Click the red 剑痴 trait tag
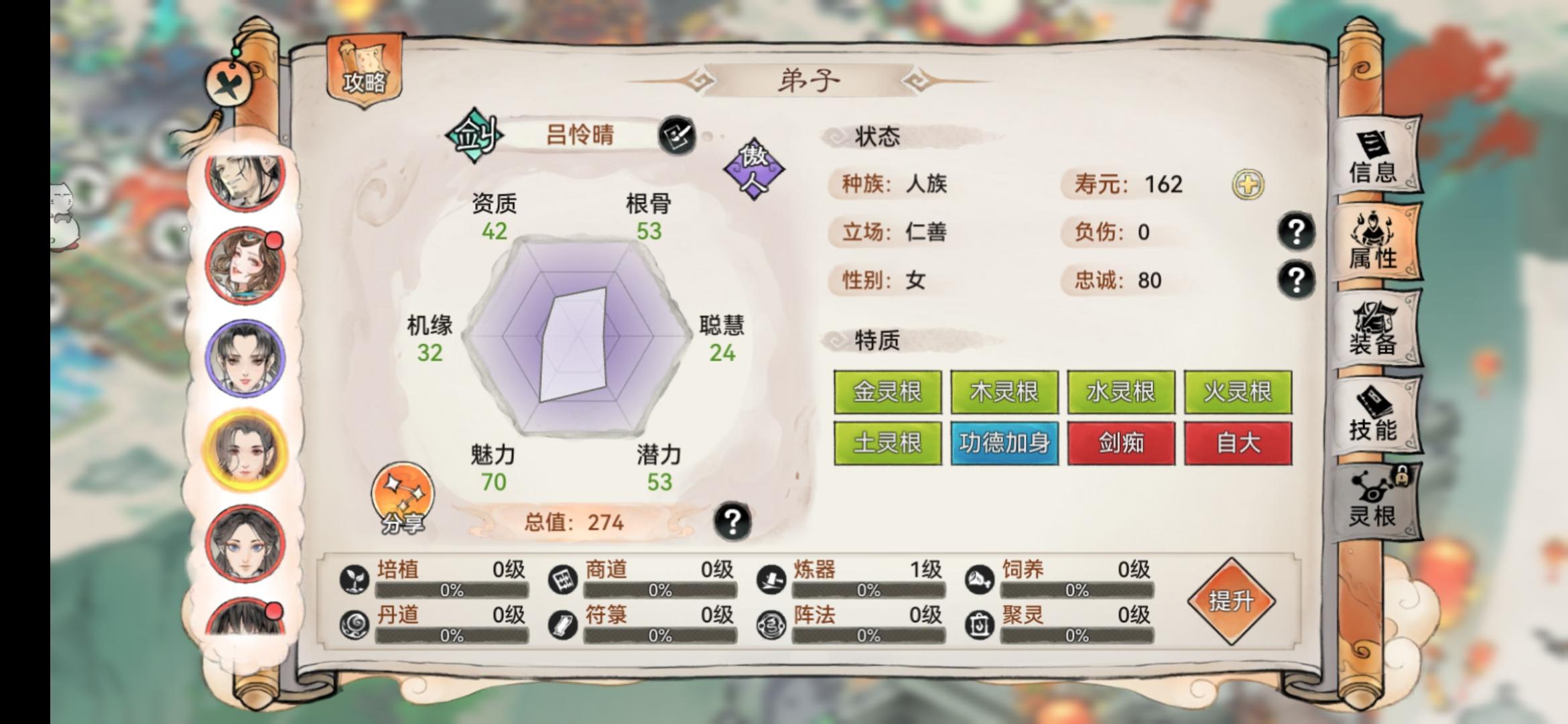Screen dimensions: 1568x724 click(1121, 443)
